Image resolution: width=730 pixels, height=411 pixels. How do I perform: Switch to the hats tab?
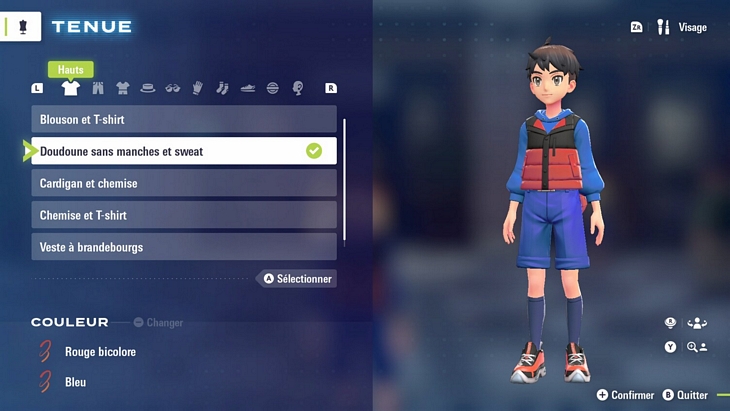pos(148,88)
